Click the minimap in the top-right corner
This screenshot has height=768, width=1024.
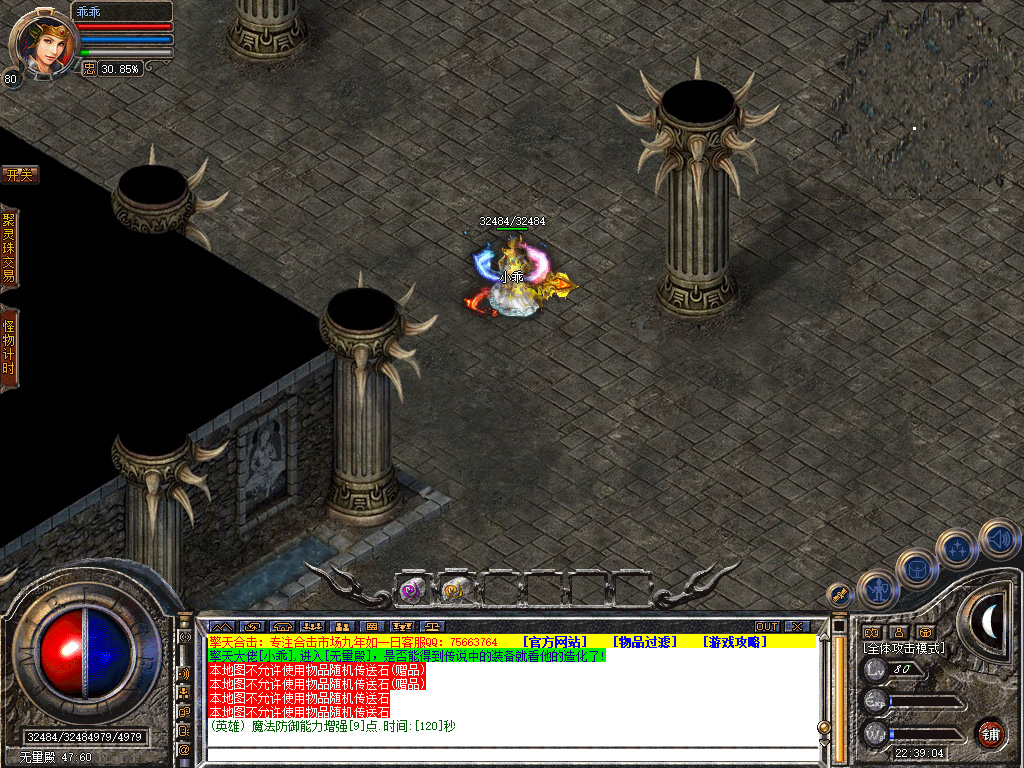(925, 90)
